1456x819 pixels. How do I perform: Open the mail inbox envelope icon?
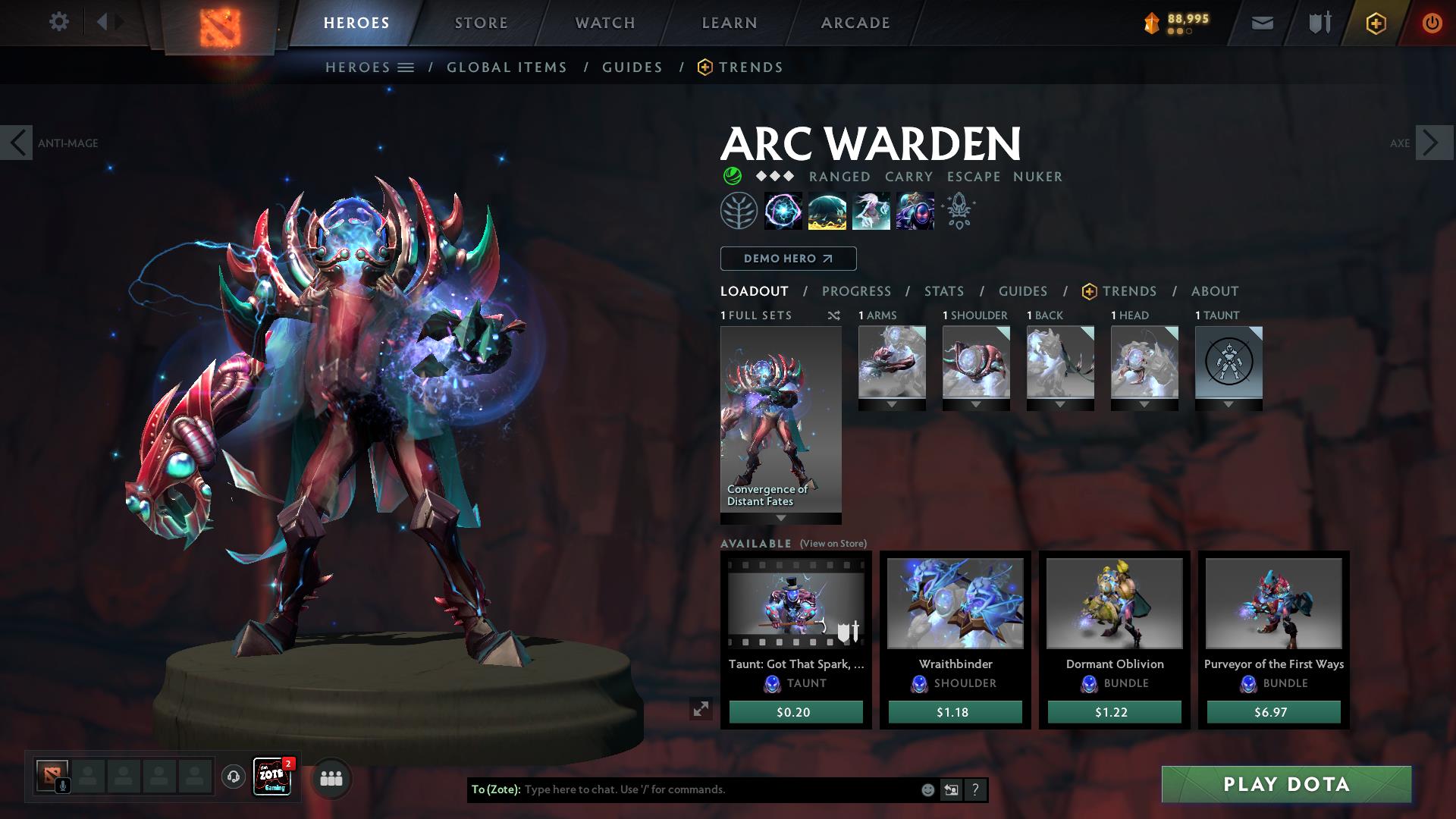pyautogui.click(x=1261, y=22)
